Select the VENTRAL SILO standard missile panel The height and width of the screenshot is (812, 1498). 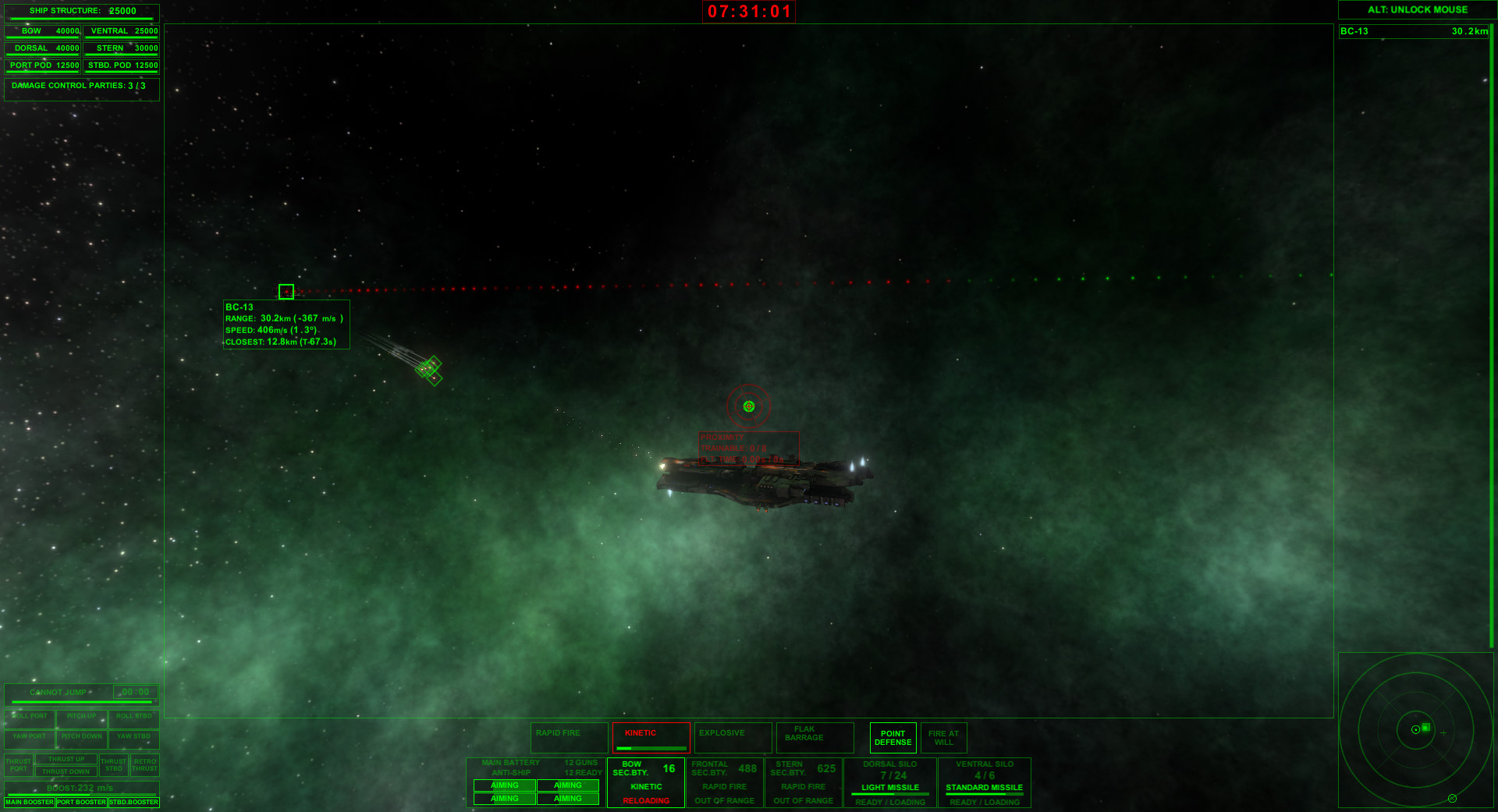(x=985, y=782)
